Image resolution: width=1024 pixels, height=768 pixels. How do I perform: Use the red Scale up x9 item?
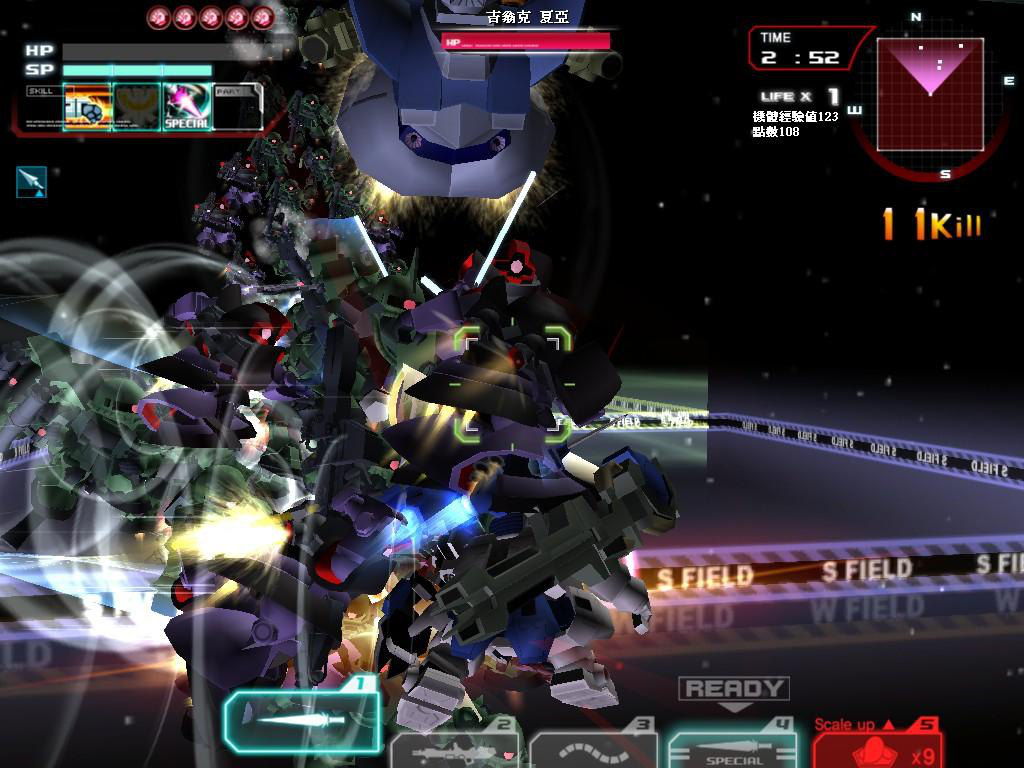[x=877, y=747]
